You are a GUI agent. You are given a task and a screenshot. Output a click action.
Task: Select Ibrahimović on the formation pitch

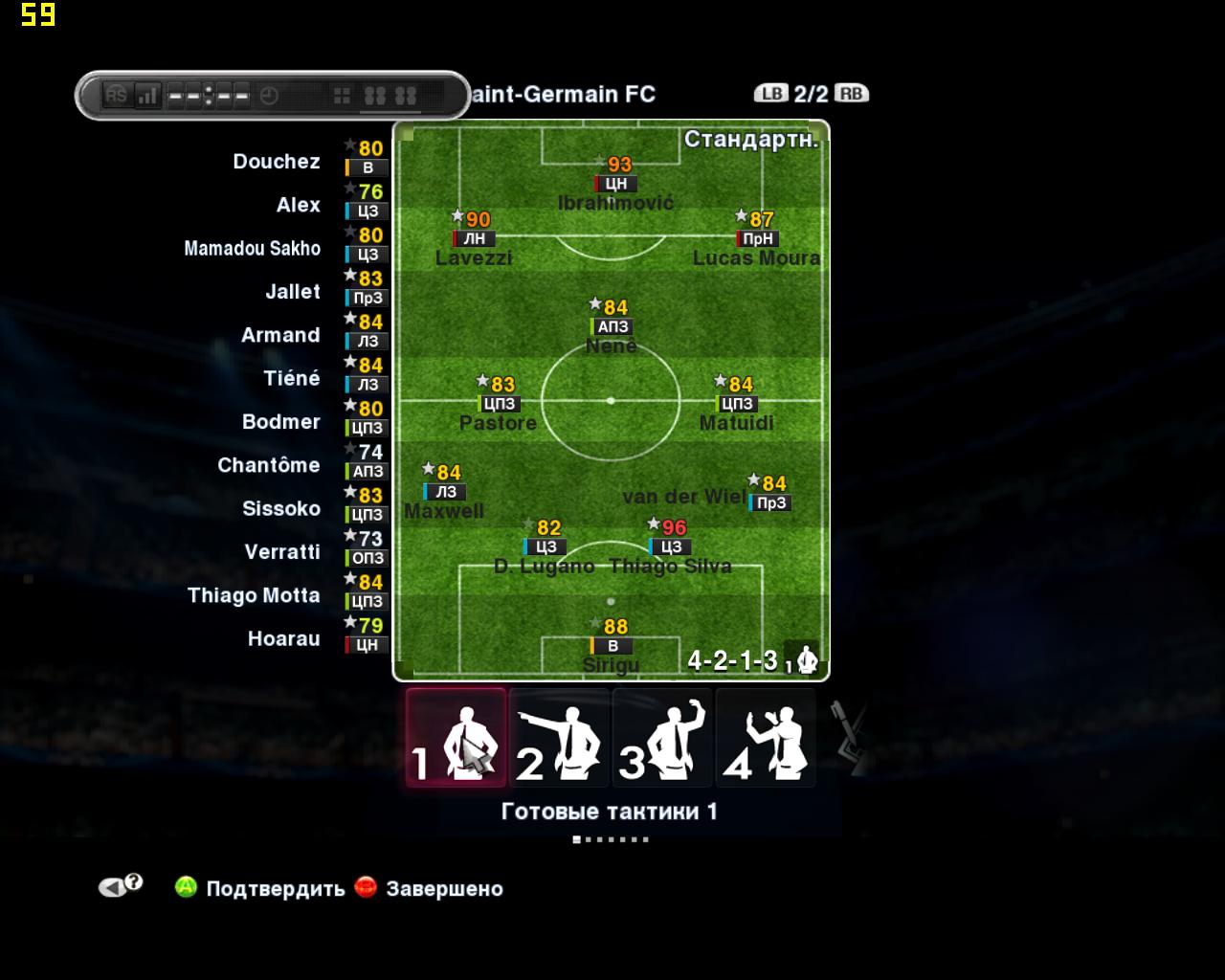[x=615, y=184]
